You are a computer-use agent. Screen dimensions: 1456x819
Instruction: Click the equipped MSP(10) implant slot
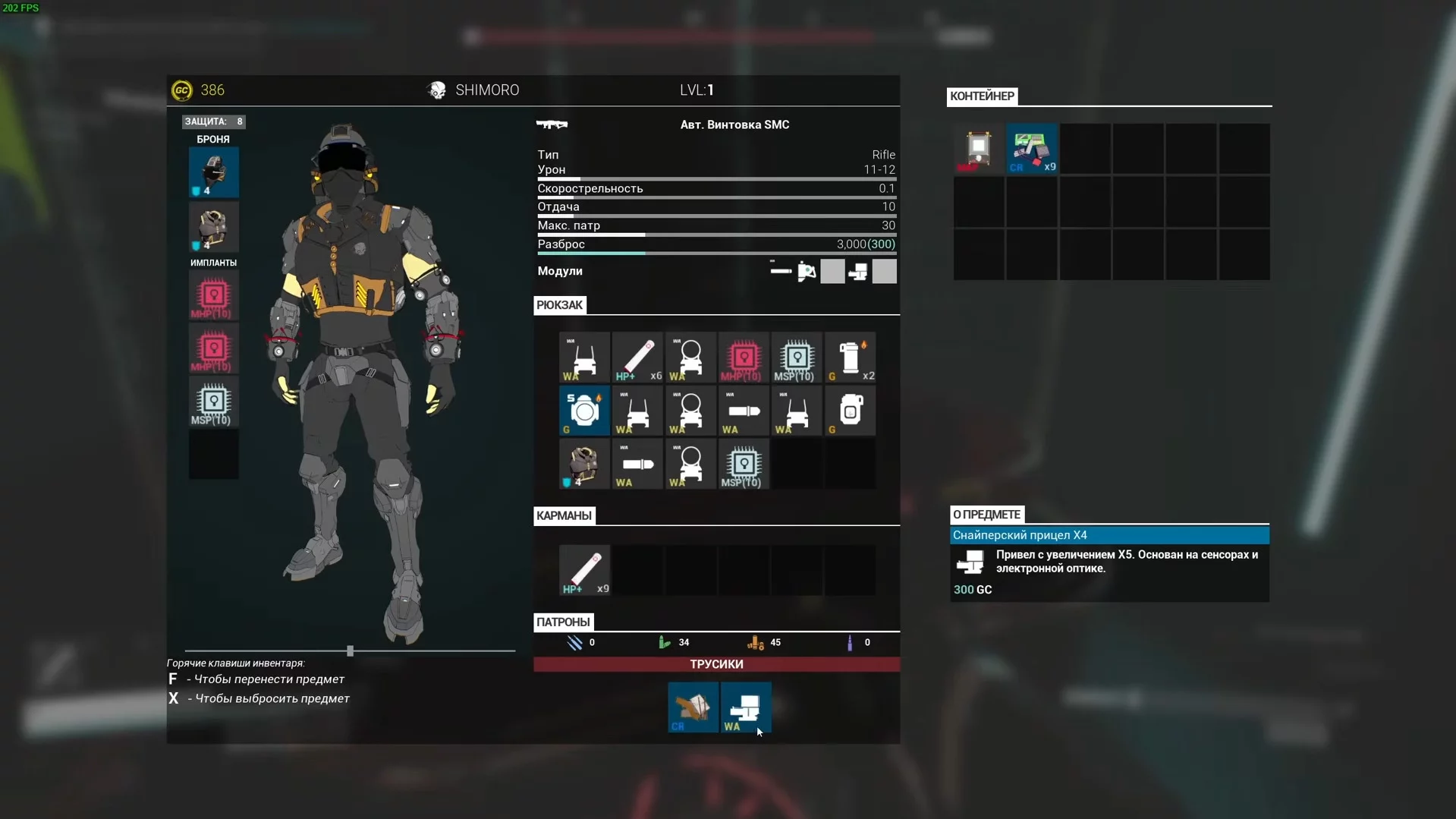pos(213,403)
